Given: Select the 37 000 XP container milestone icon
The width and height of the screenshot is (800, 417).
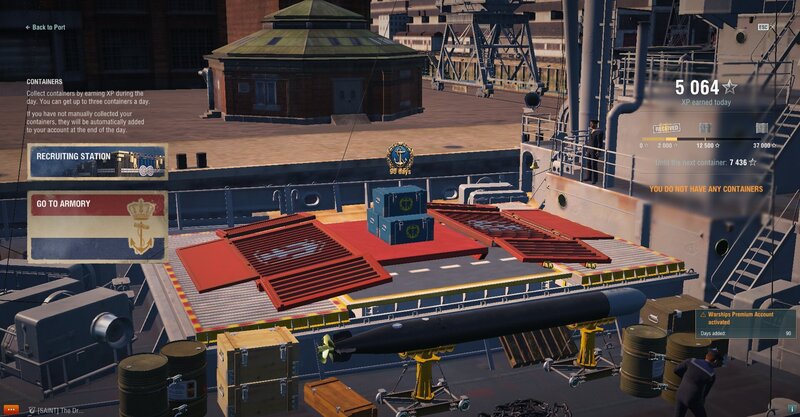Looking at the screenshot, I should click(762, 128).
